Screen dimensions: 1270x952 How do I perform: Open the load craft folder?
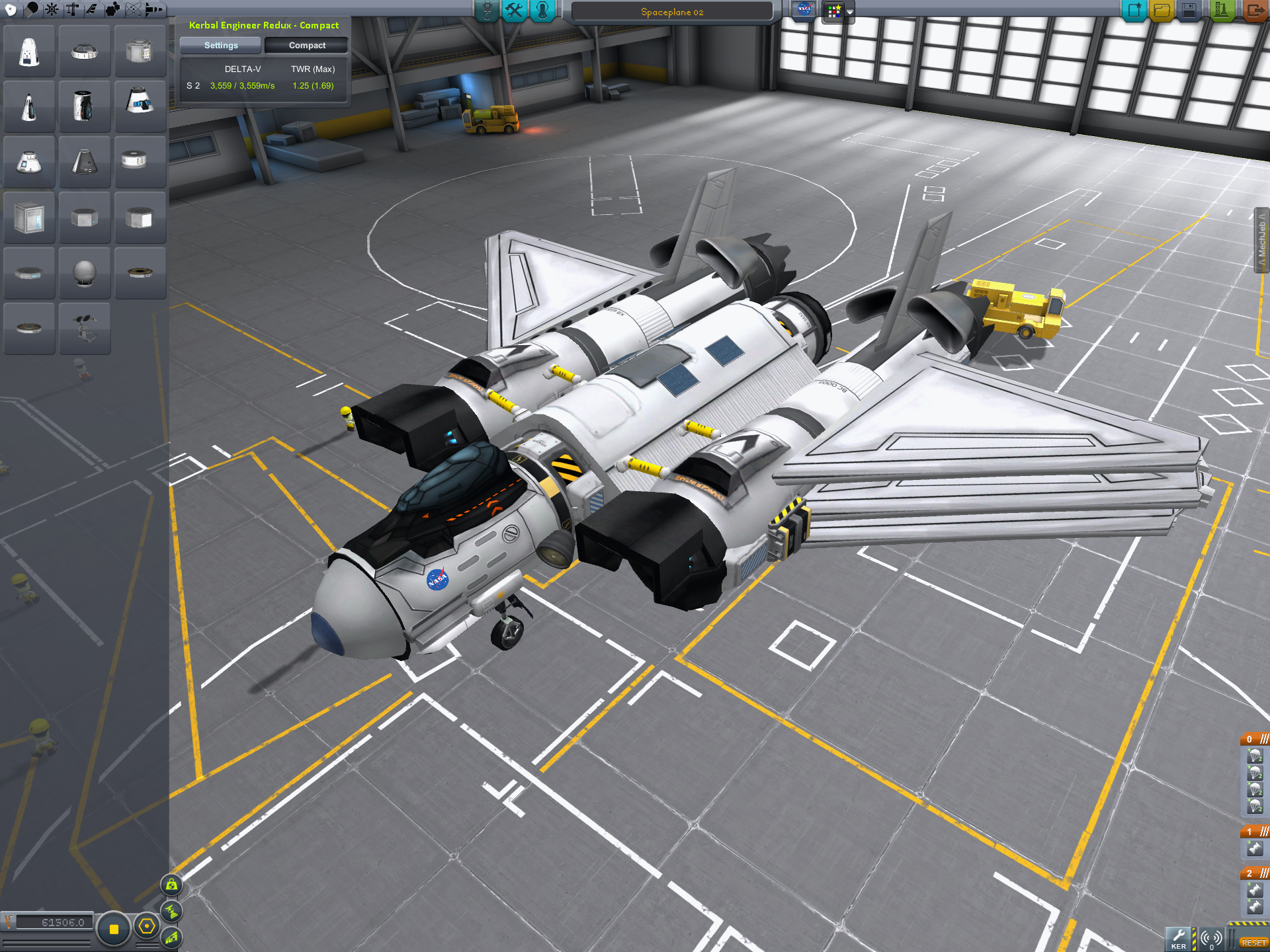[1162, 11]
